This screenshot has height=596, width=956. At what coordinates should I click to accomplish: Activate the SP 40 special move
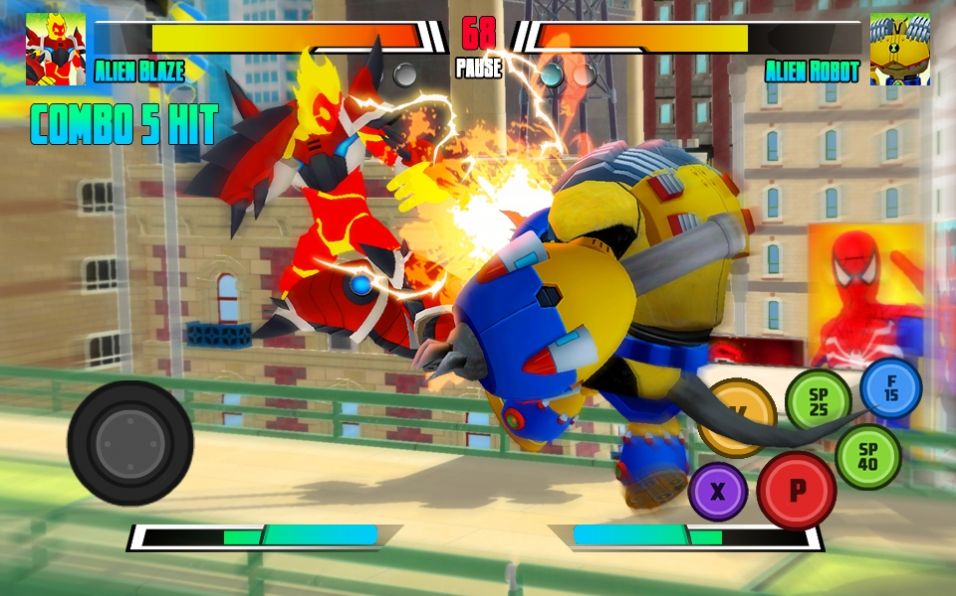point(867,456)
